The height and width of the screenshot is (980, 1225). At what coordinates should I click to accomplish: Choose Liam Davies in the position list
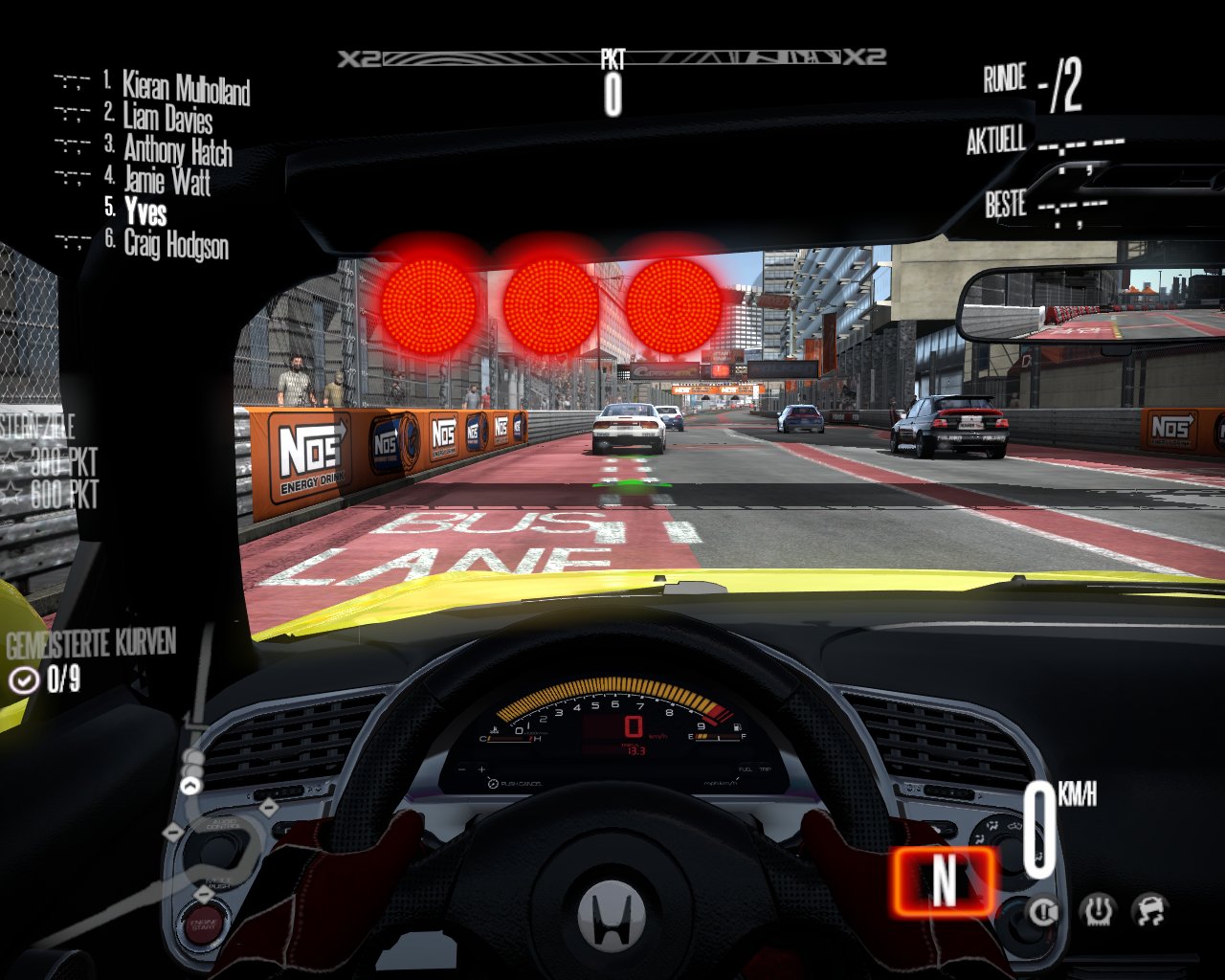pyautogui.click(x=167, y=118)
